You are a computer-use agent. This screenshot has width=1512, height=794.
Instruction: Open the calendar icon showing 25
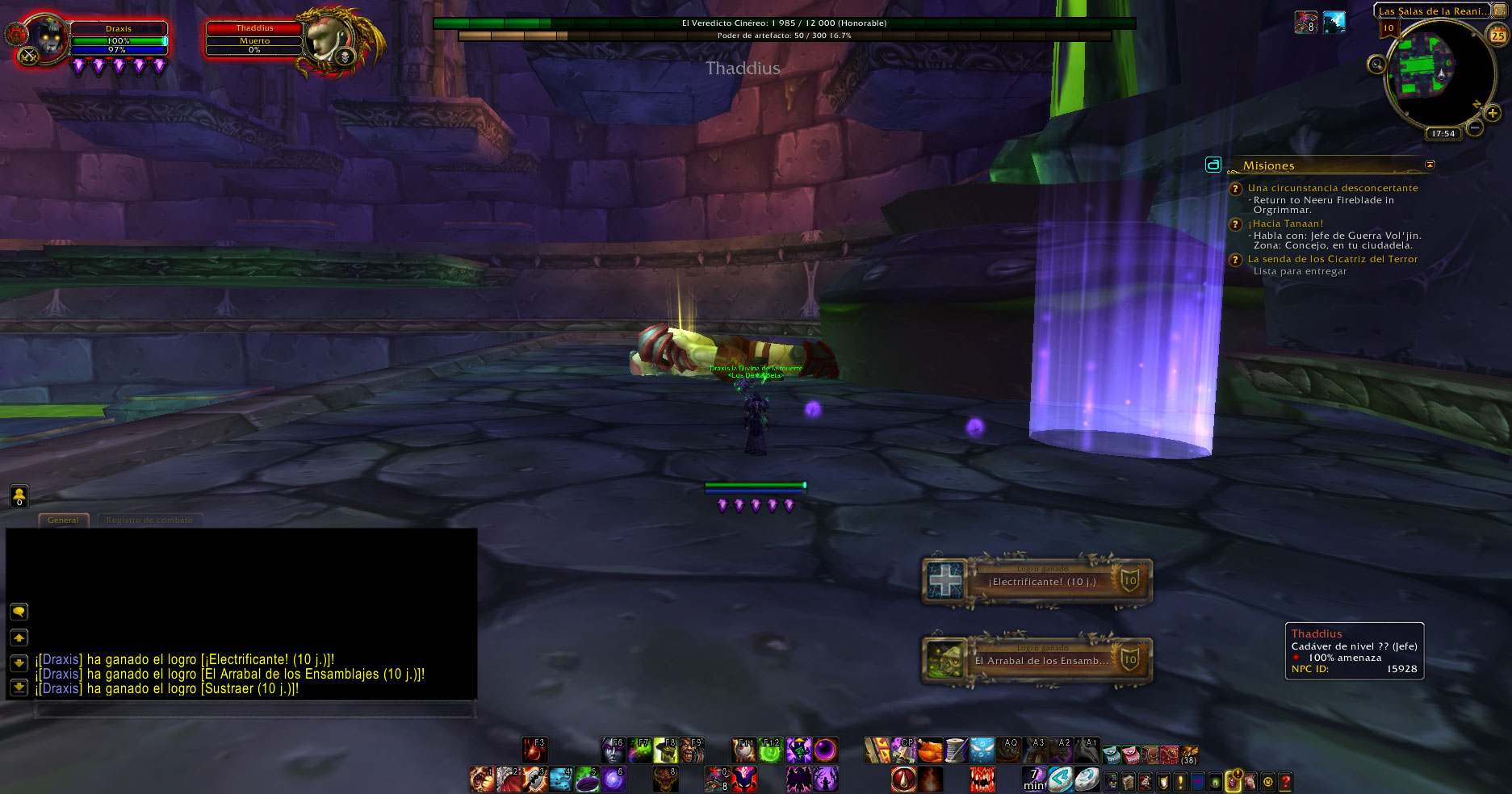click(x=1497, y=35)
